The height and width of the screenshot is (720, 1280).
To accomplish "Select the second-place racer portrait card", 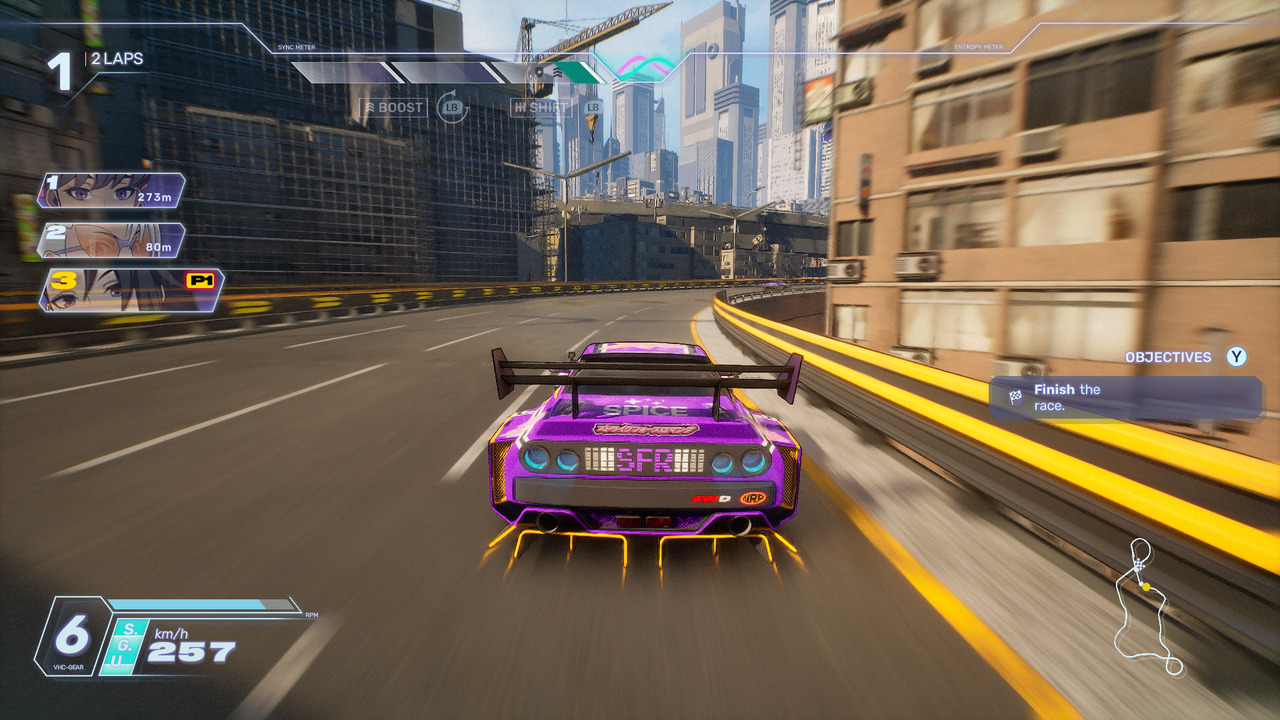I will pos(110,240).
